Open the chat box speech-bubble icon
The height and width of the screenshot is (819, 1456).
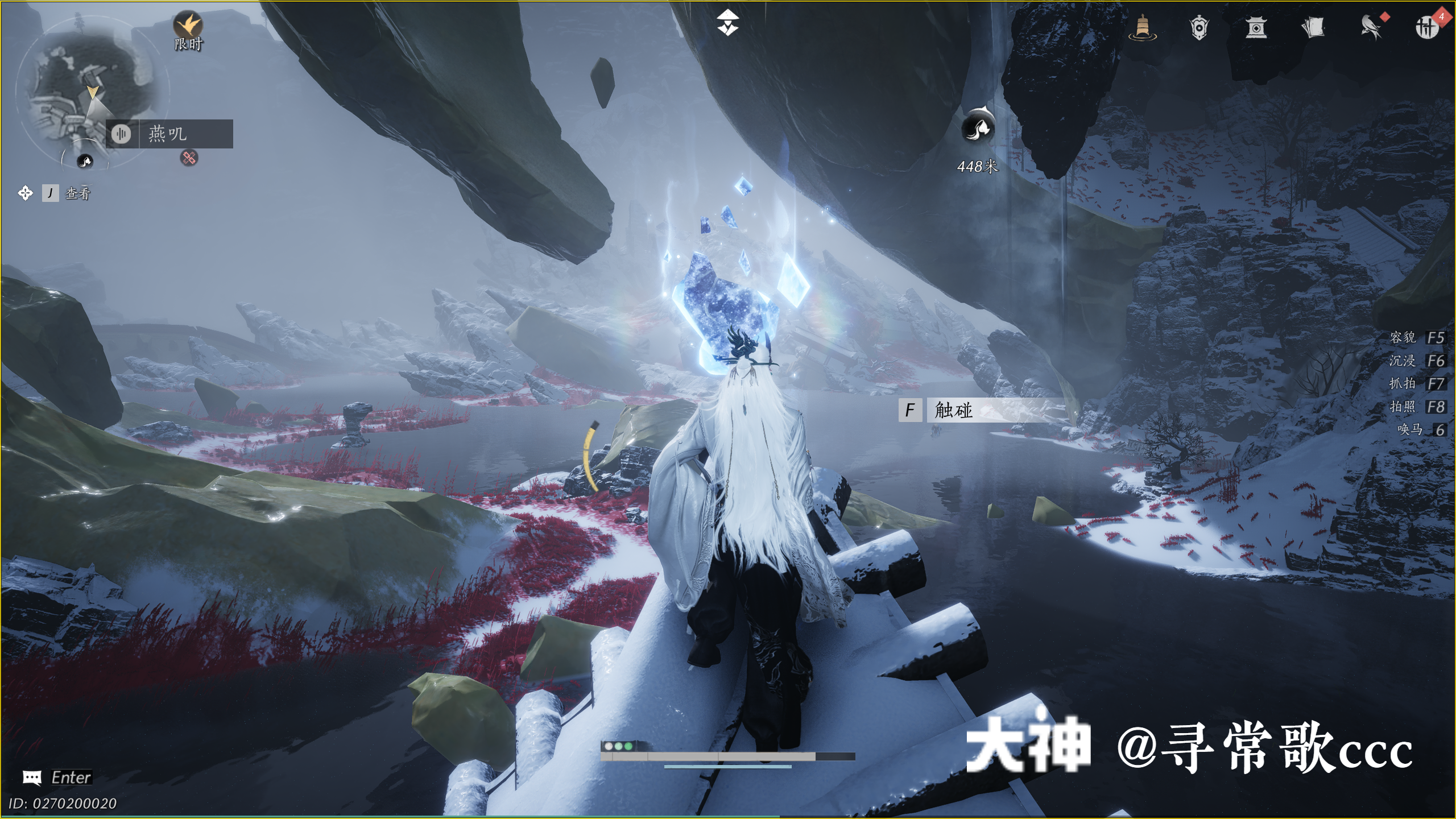pos(32,777)
